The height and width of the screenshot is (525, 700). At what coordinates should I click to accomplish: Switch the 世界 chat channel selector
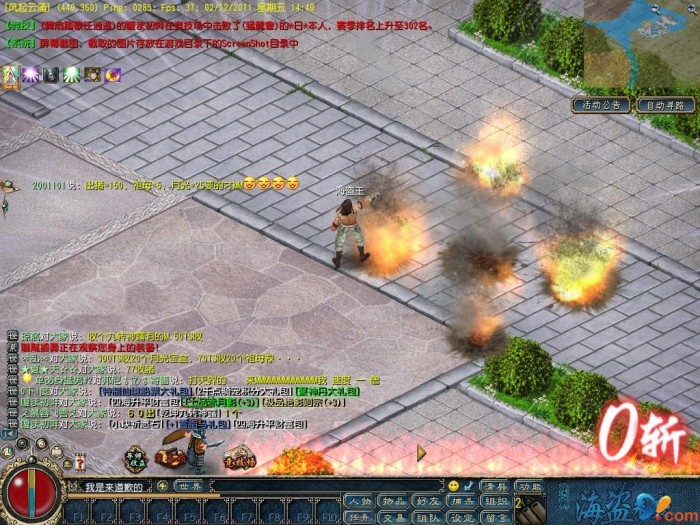tap(190, 487)
